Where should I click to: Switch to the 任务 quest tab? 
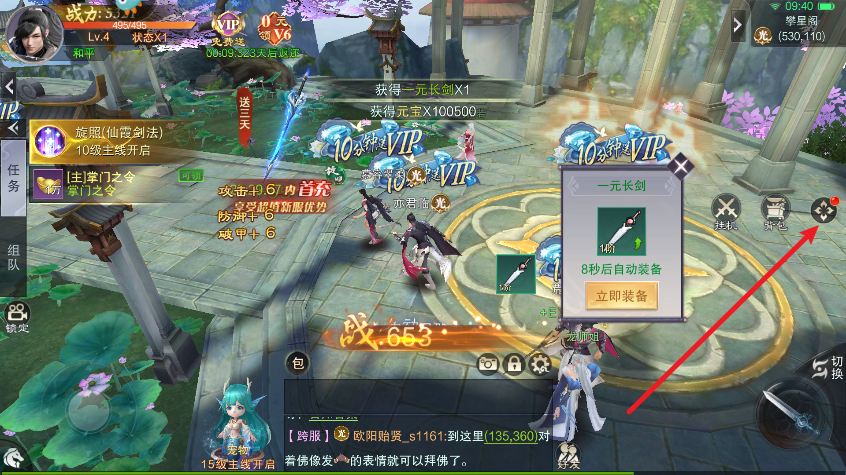[13, 178]
